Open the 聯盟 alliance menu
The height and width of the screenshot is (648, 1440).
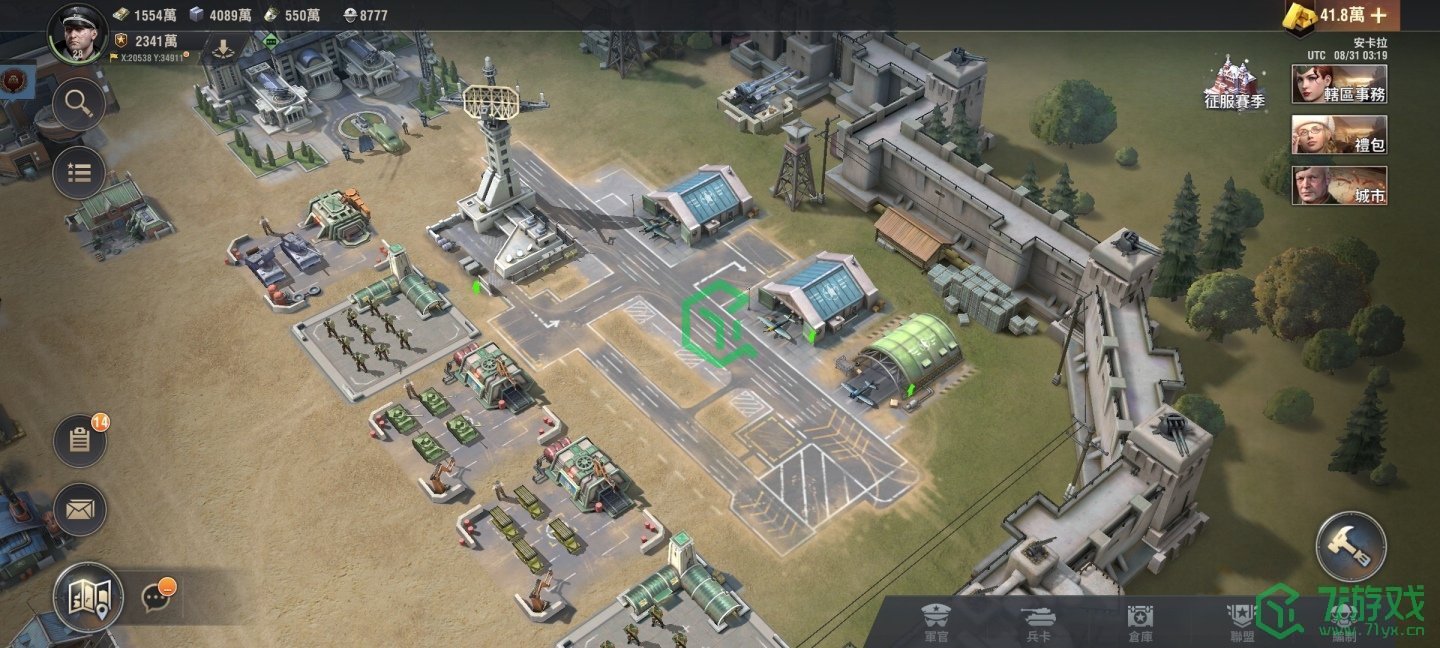pos(1242,622)
